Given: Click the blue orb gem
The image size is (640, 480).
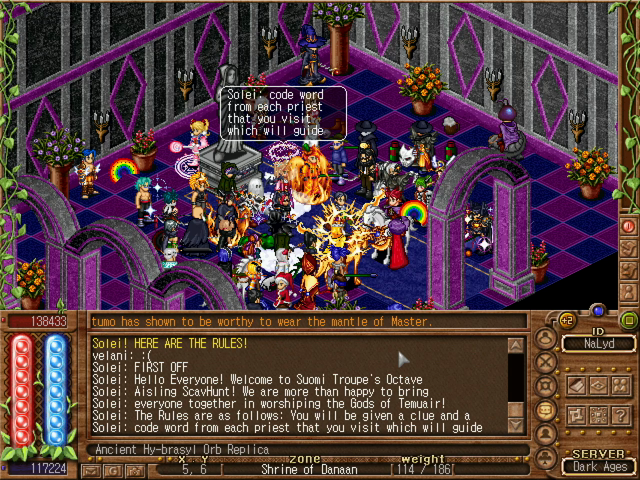Looking at the screenshot, I should click(598, 311).
